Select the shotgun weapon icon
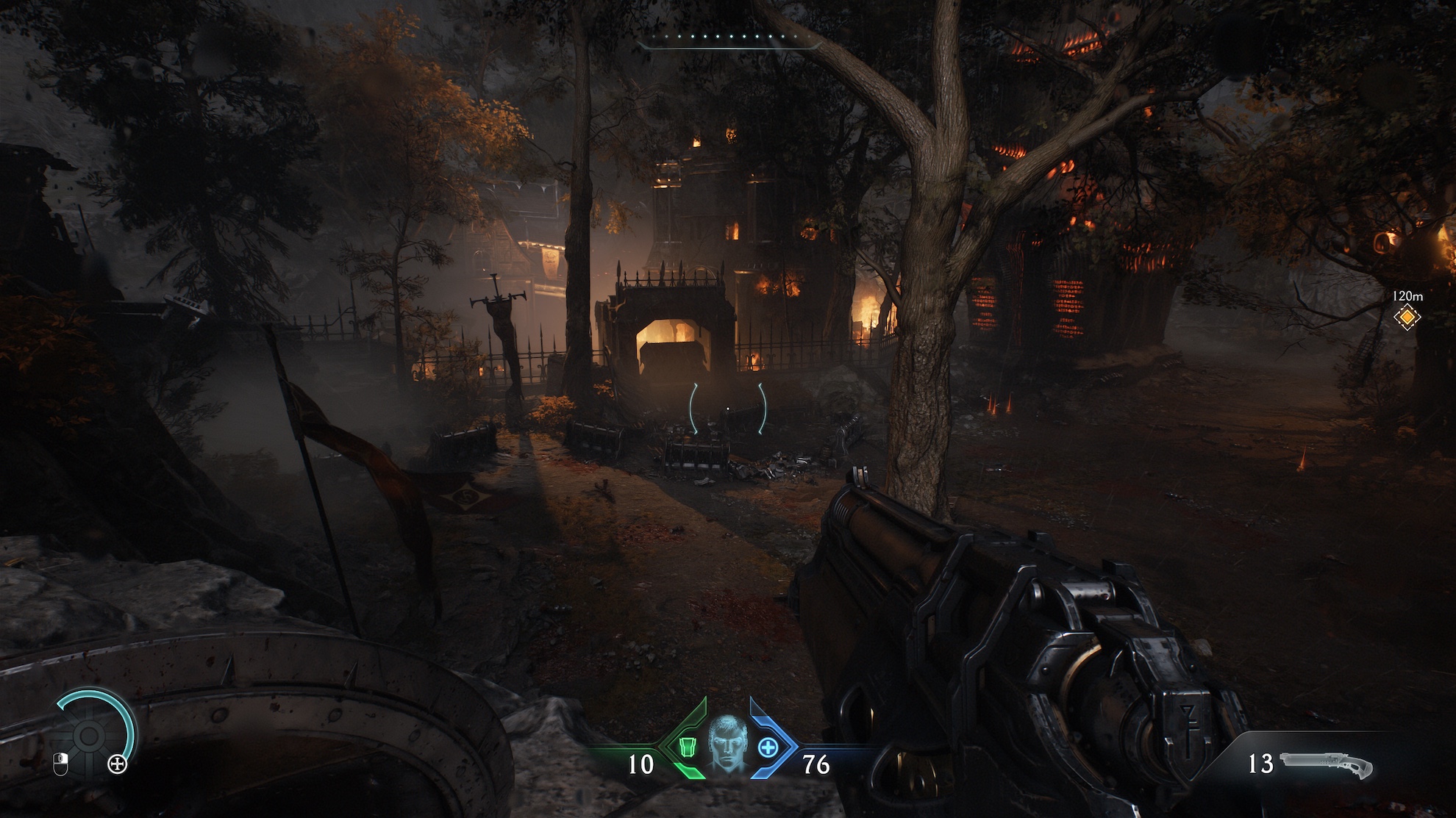This screenshot has width=1456, height=818. tap(1326, 765)
